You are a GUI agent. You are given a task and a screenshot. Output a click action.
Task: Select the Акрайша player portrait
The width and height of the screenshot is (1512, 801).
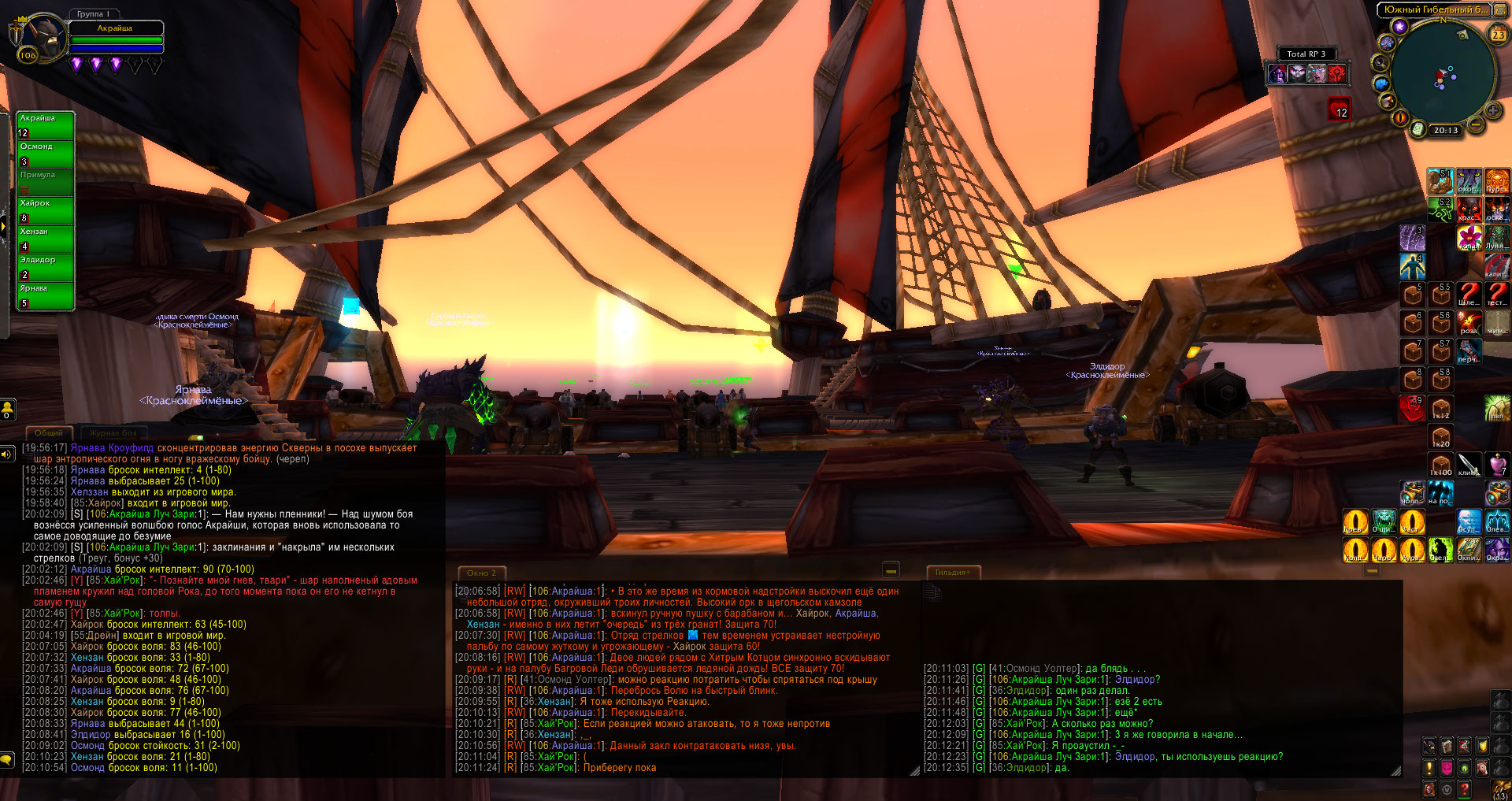click(x=43, y=37)
